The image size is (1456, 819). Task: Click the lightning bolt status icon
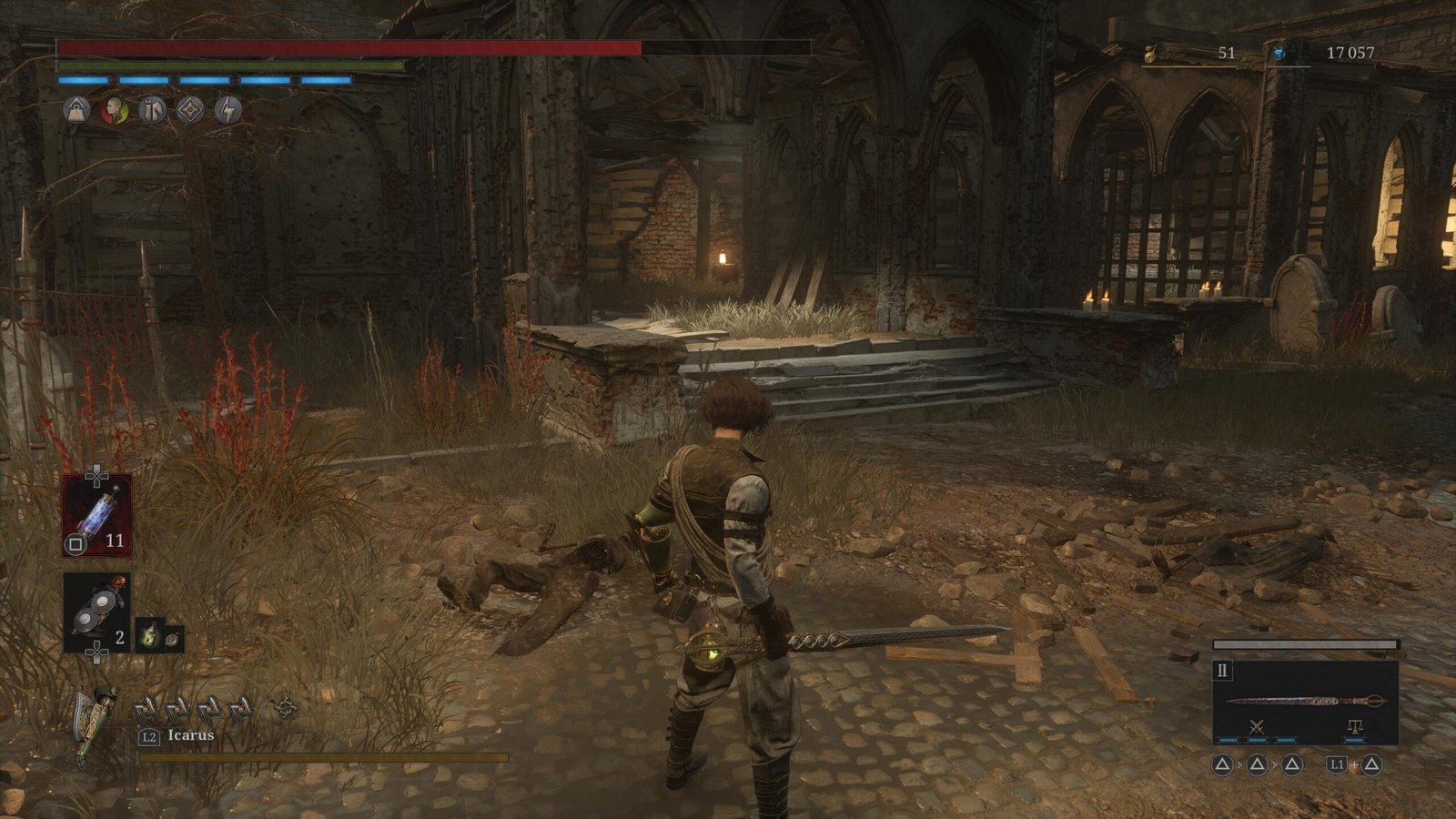click(228, 111)
